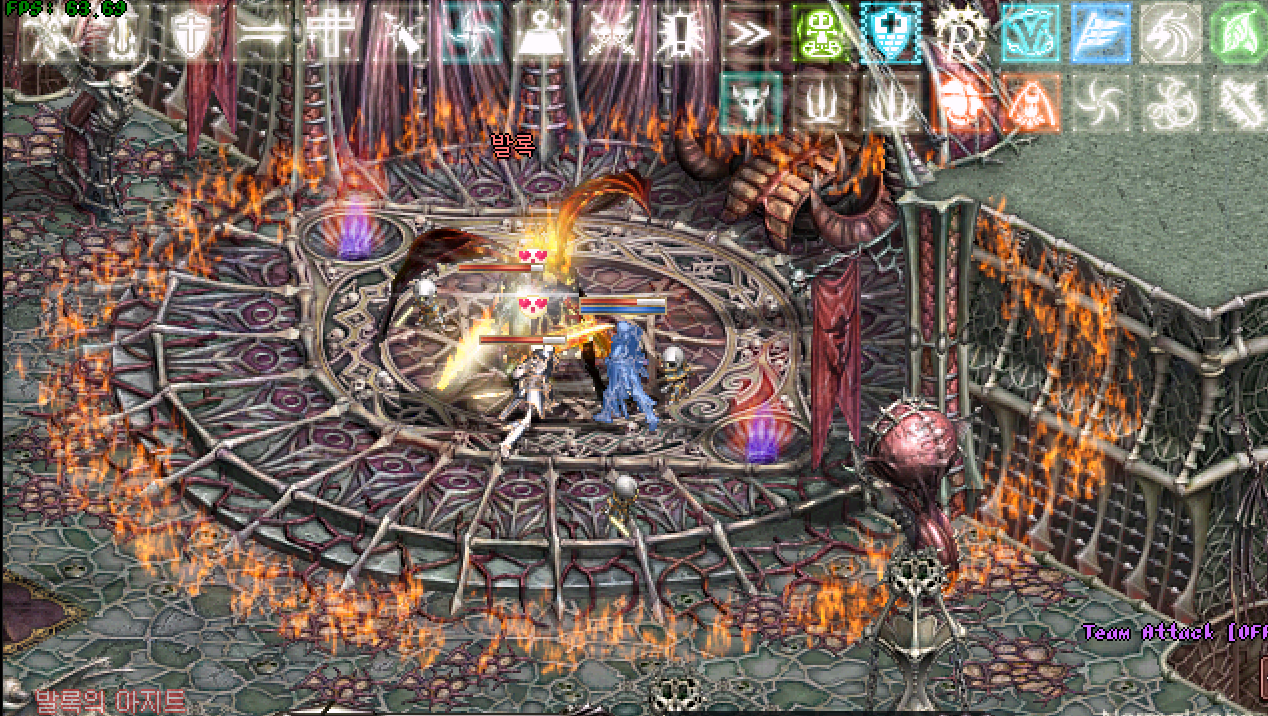
Task: Select the teal wolf head icon
Action: pos(750,102)
